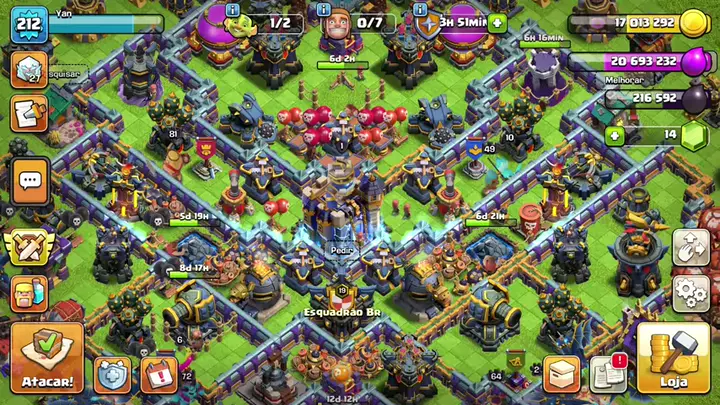Extend shield with the green plus button

(497, 23)
